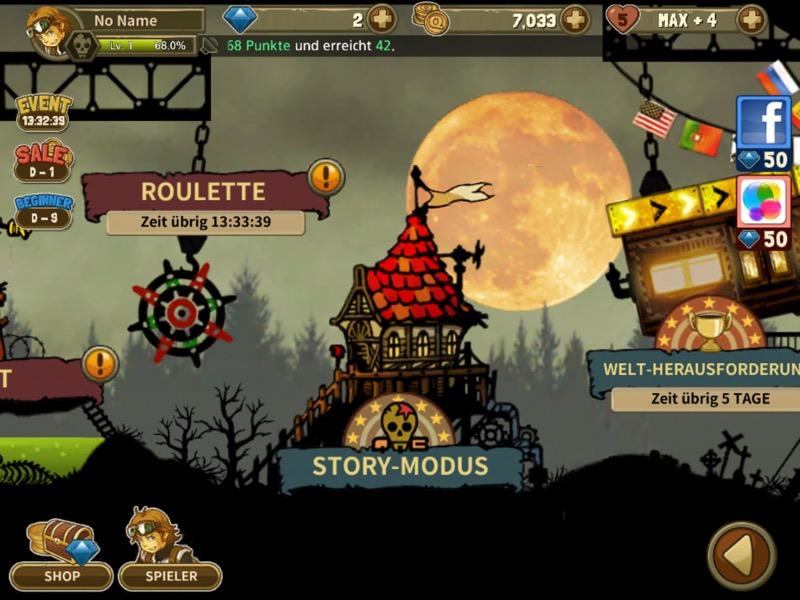
Task: Add more blue diamonds with plus
Action: pos(381,19)
